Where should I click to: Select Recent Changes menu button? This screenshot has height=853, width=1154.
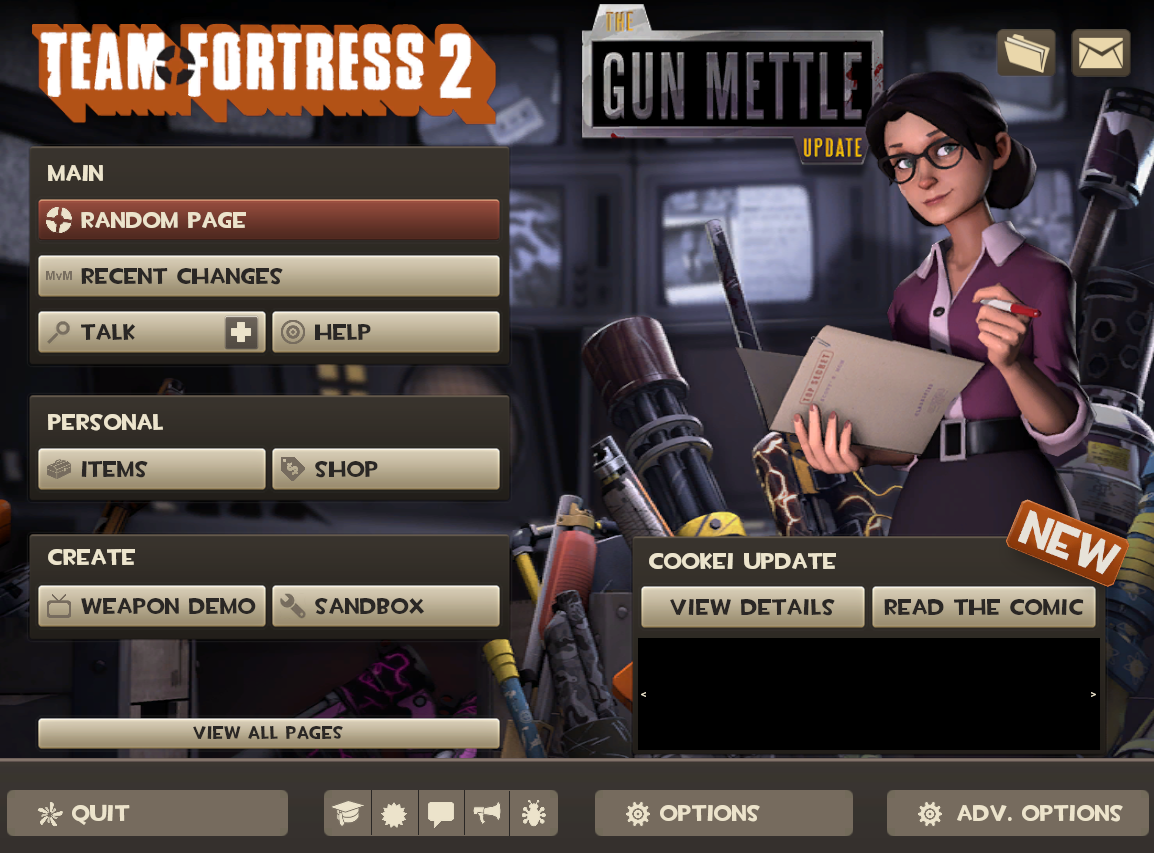tap(268, 276)
